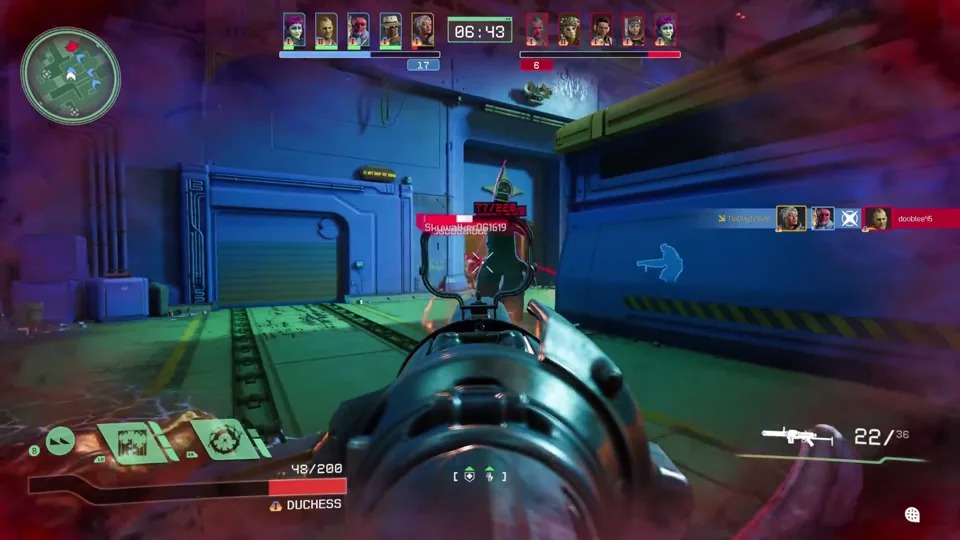The width and height of the screenshot is (960, 540).
Task: Click blue team's purple-haired teammate portrait
Action: [293, 30]
